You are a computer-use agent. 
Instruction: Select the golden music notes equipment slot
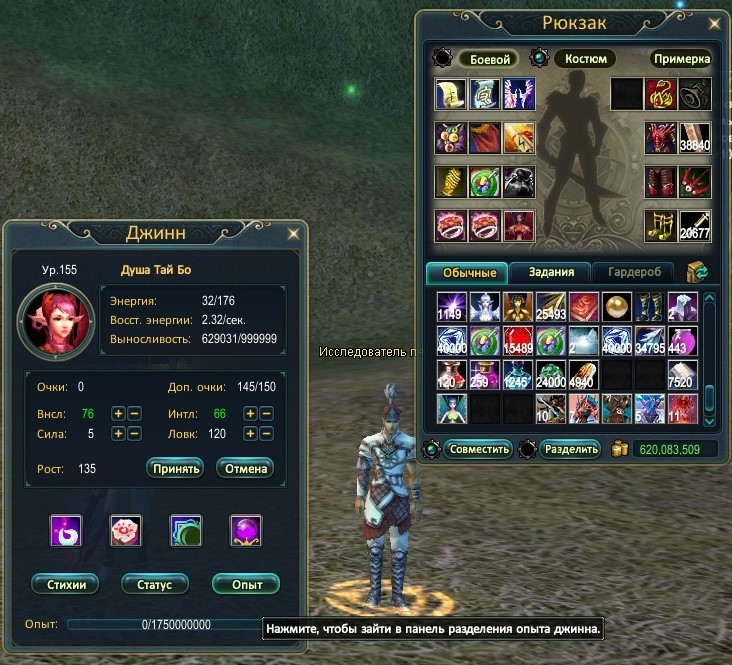point(661,226)
